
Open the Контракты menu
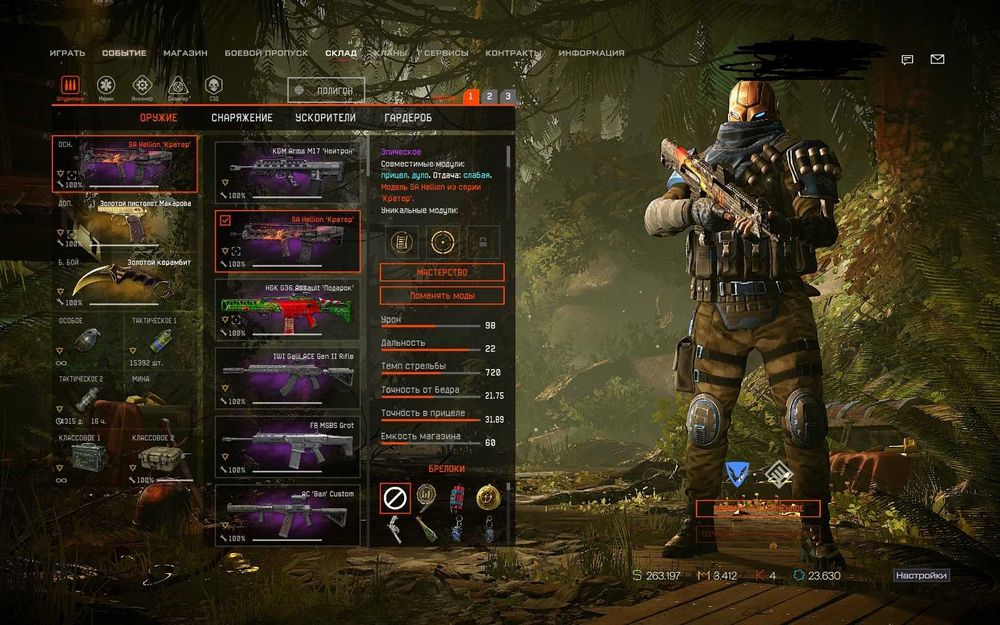513,53
